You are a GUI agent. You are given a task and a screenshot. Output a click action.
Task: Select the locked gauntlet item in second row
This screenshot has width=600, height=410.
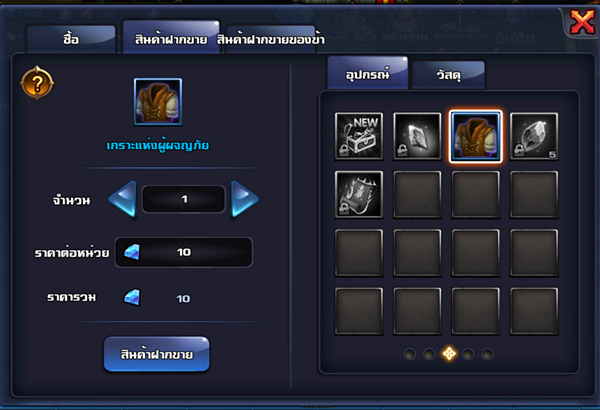click(358, 194)
